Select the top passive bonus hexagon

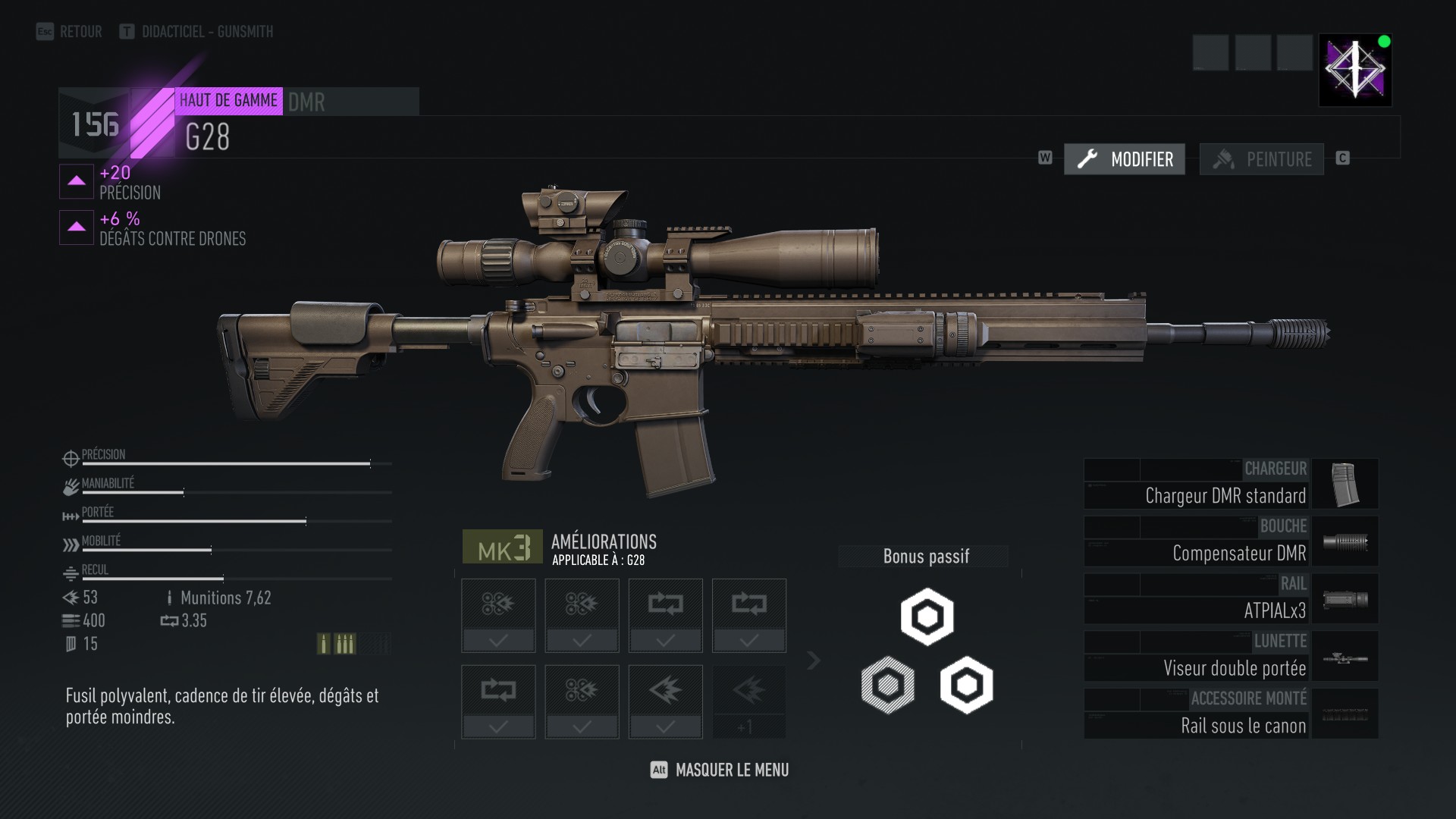click(927, 617)
